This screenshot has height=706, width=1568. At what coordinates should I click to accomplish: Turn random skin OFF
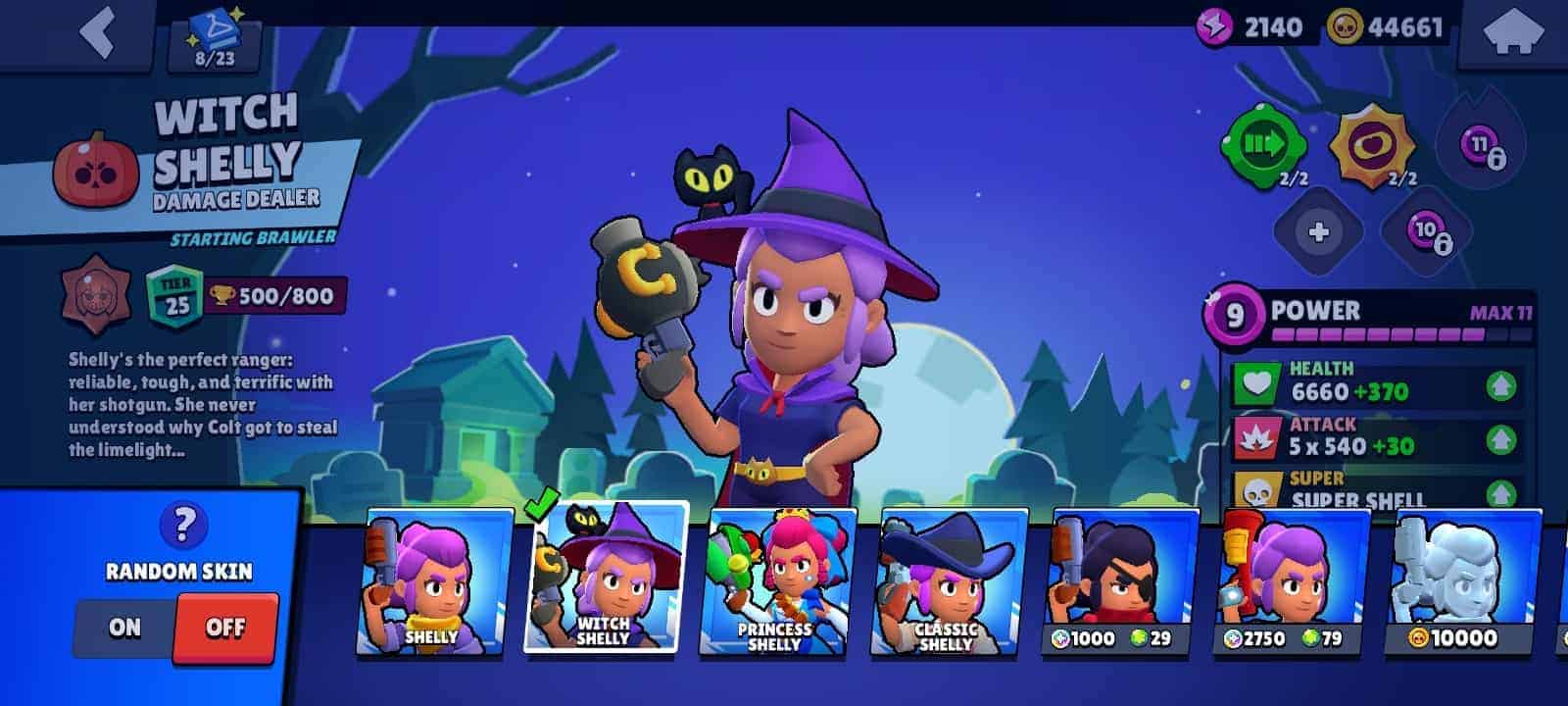tap(225, 628)
